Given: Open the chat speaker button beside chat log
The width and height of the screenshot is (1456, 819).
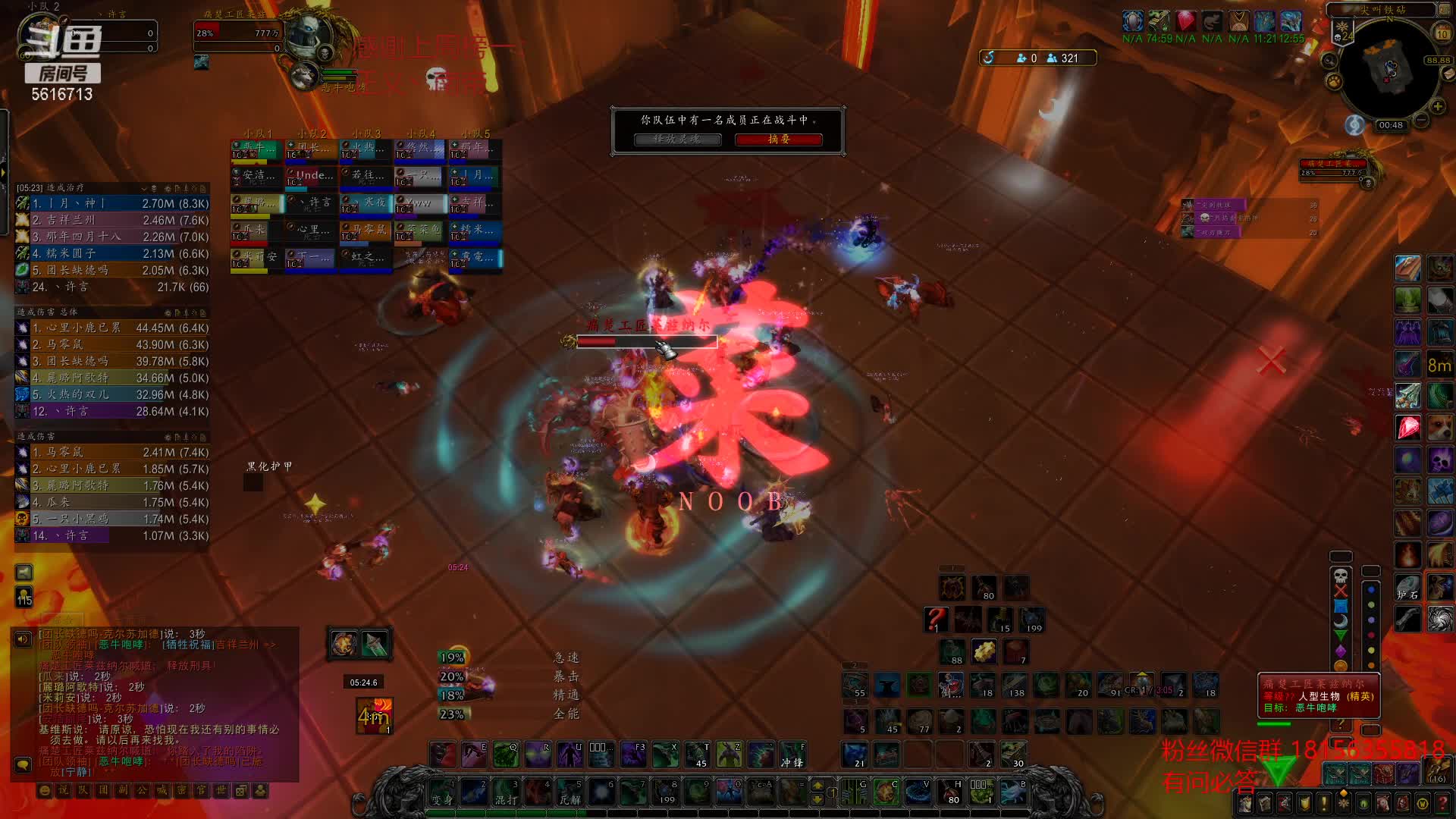Looking at the screenshot, I should point(23,639).
